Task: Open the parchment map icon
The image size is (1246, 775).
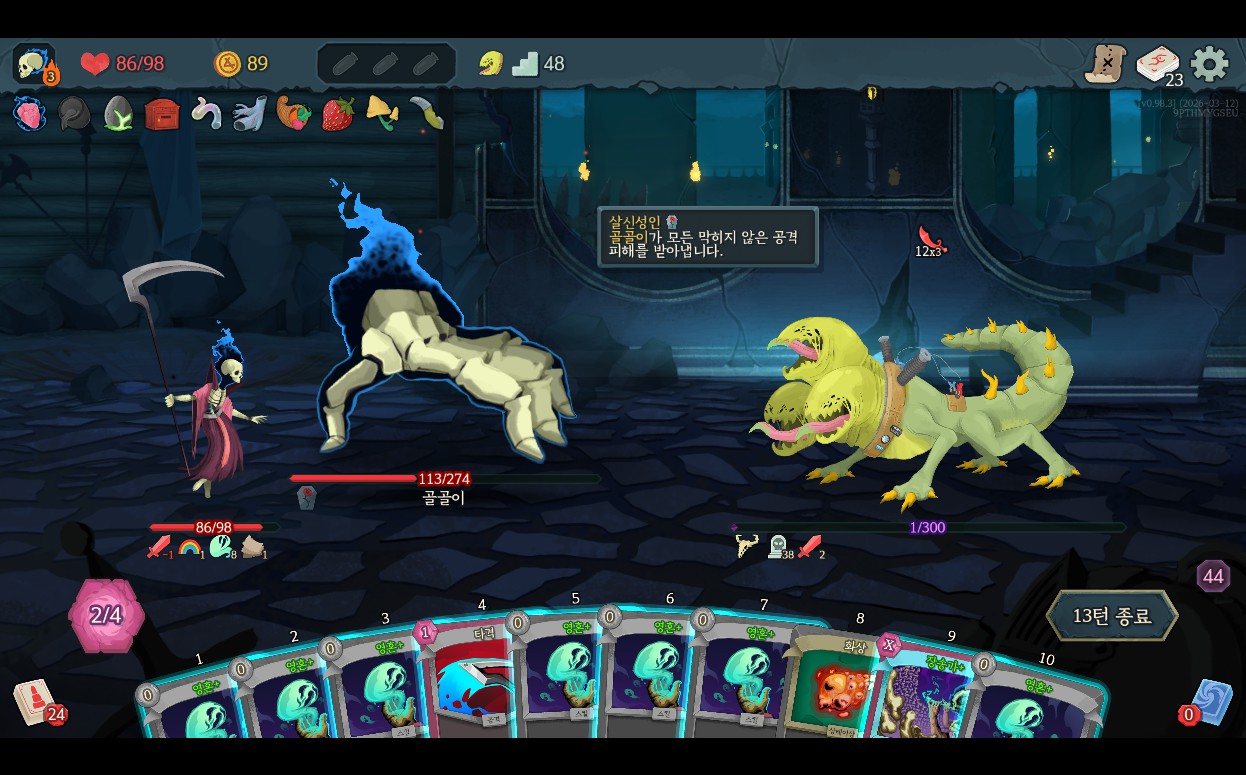Action: [1106, 65]
